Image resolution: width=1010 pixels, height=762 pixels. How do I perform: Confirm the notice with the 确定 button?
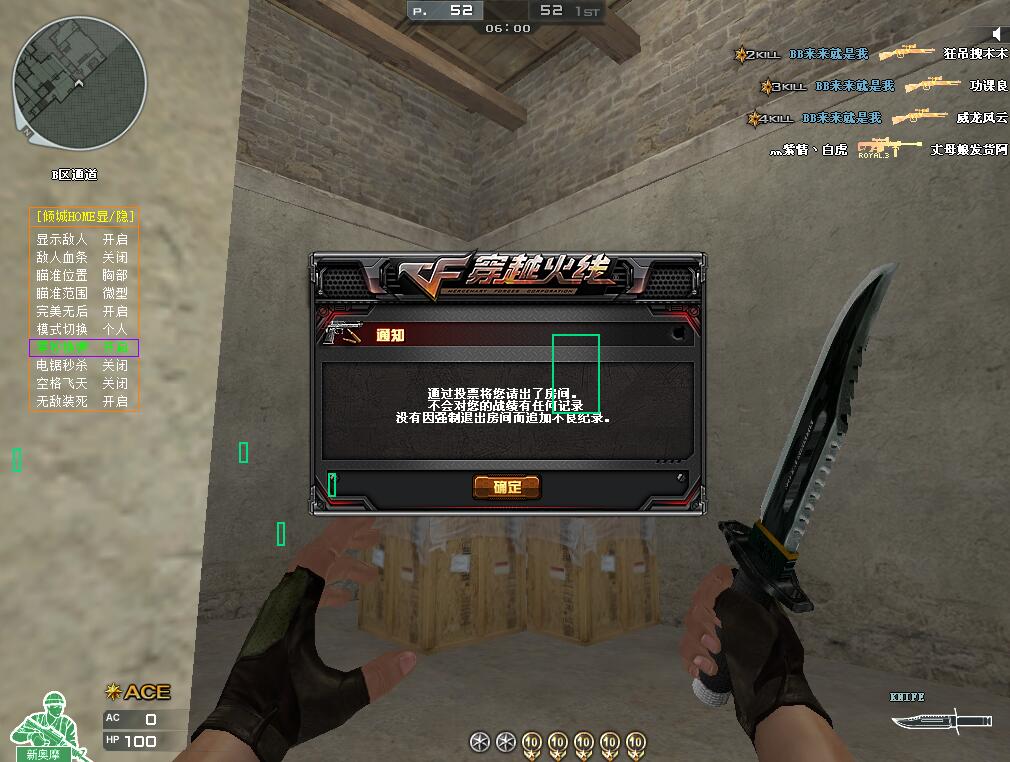pyautogui.click(x=507, y=487)
